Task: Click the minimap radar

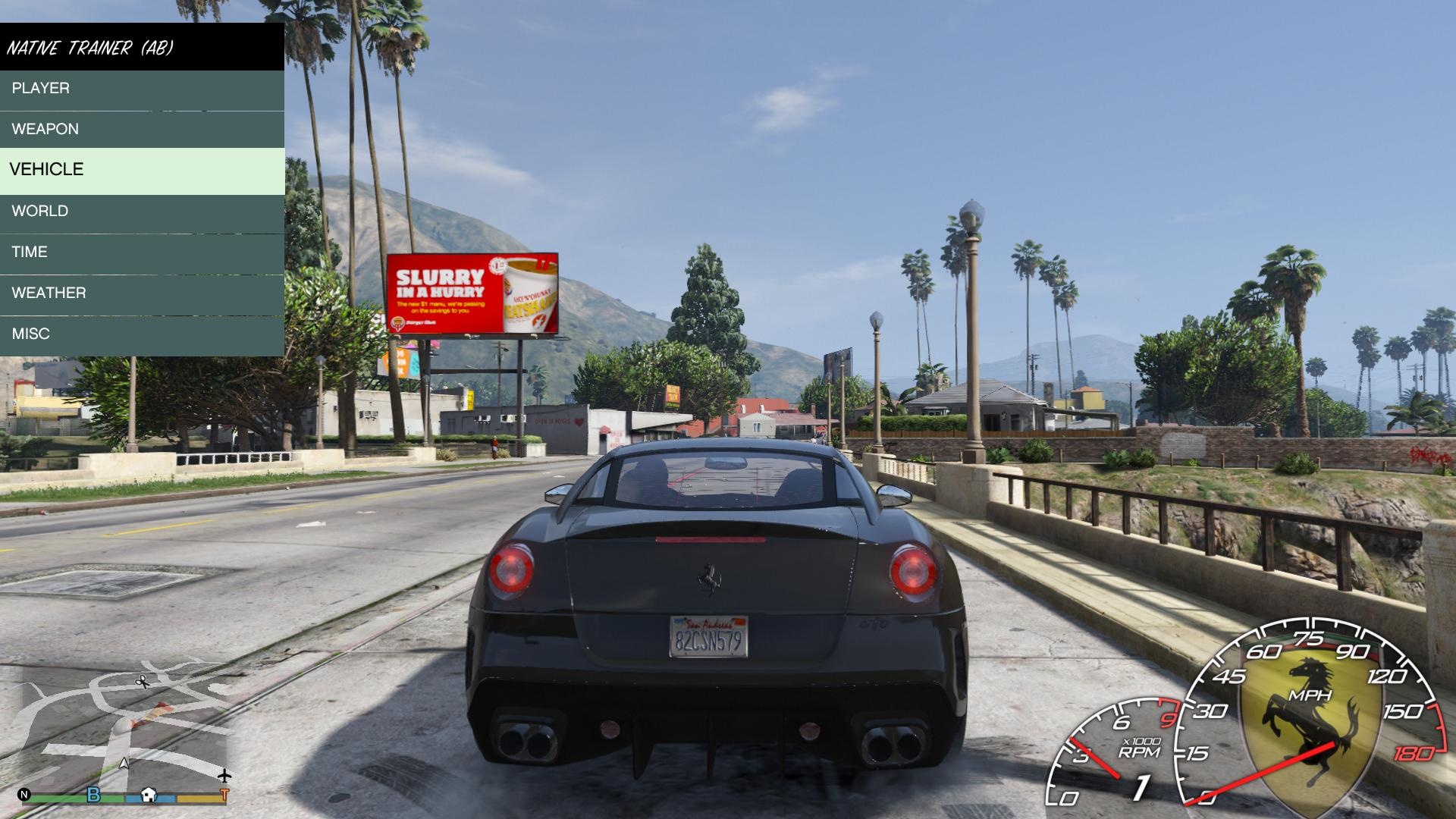Action: tap(121, 728)
